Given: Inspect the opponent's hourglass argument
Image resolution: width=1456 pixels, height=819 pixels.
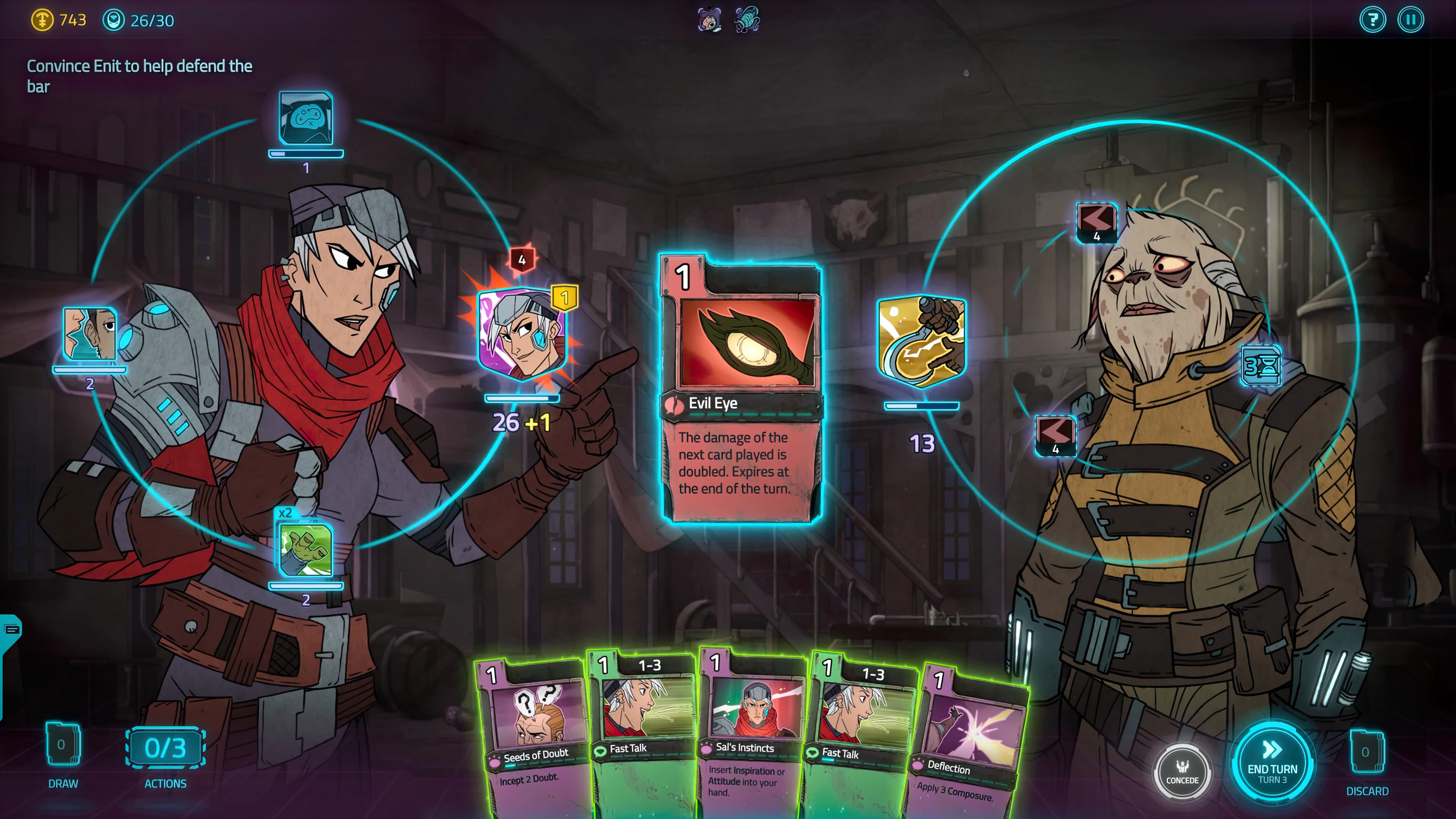Looking at the screenshot, I should [x=1260, y=366].
